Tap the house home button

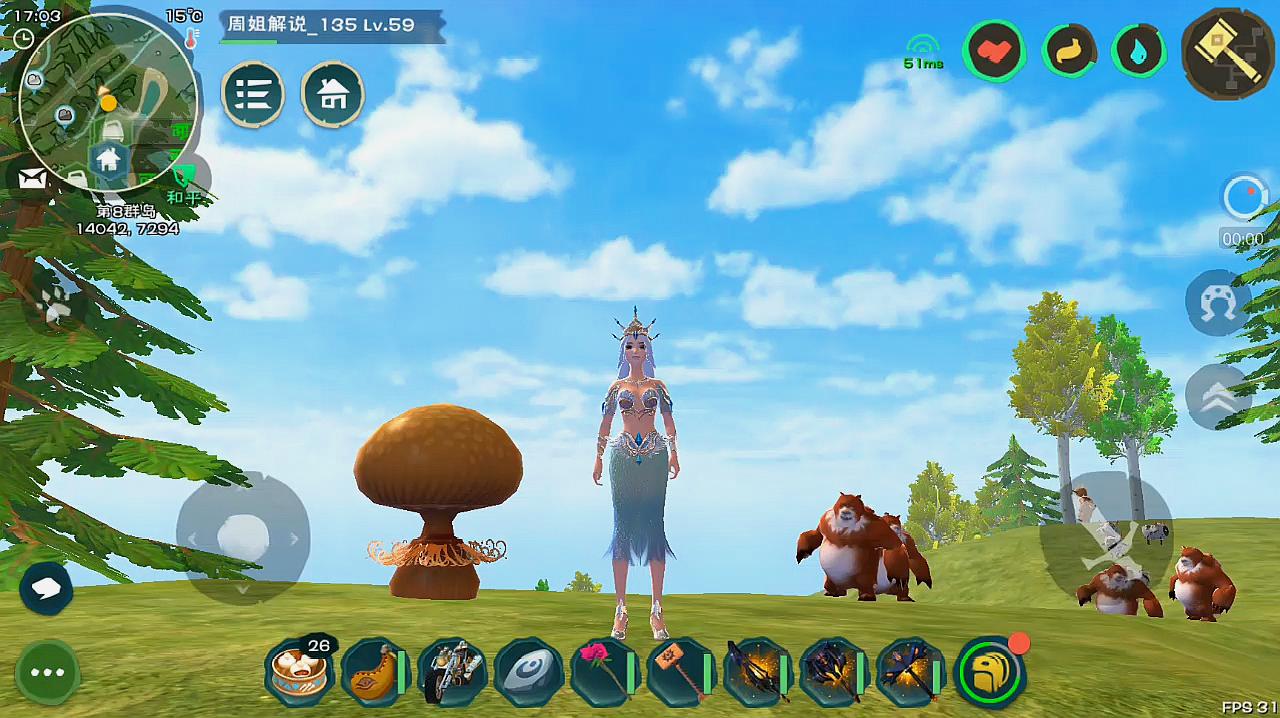332,94
